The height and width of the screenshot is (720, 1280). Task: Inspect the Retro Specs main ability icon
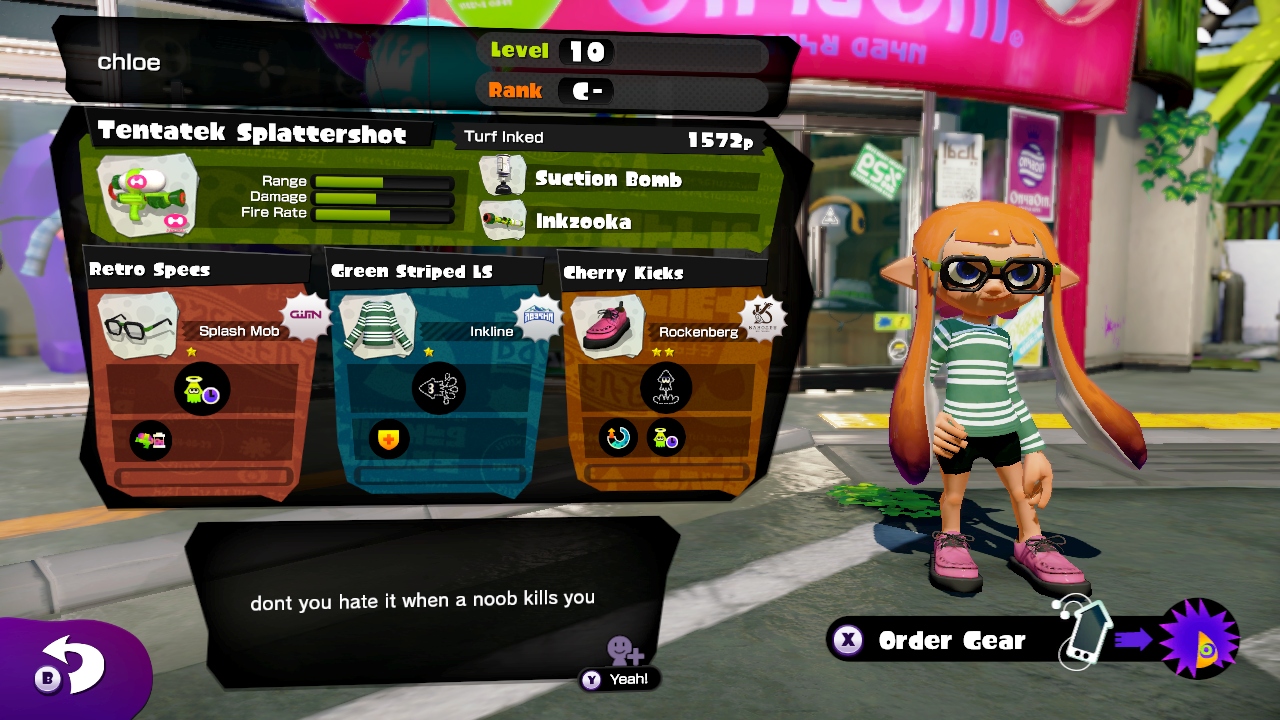click(202, 389)
